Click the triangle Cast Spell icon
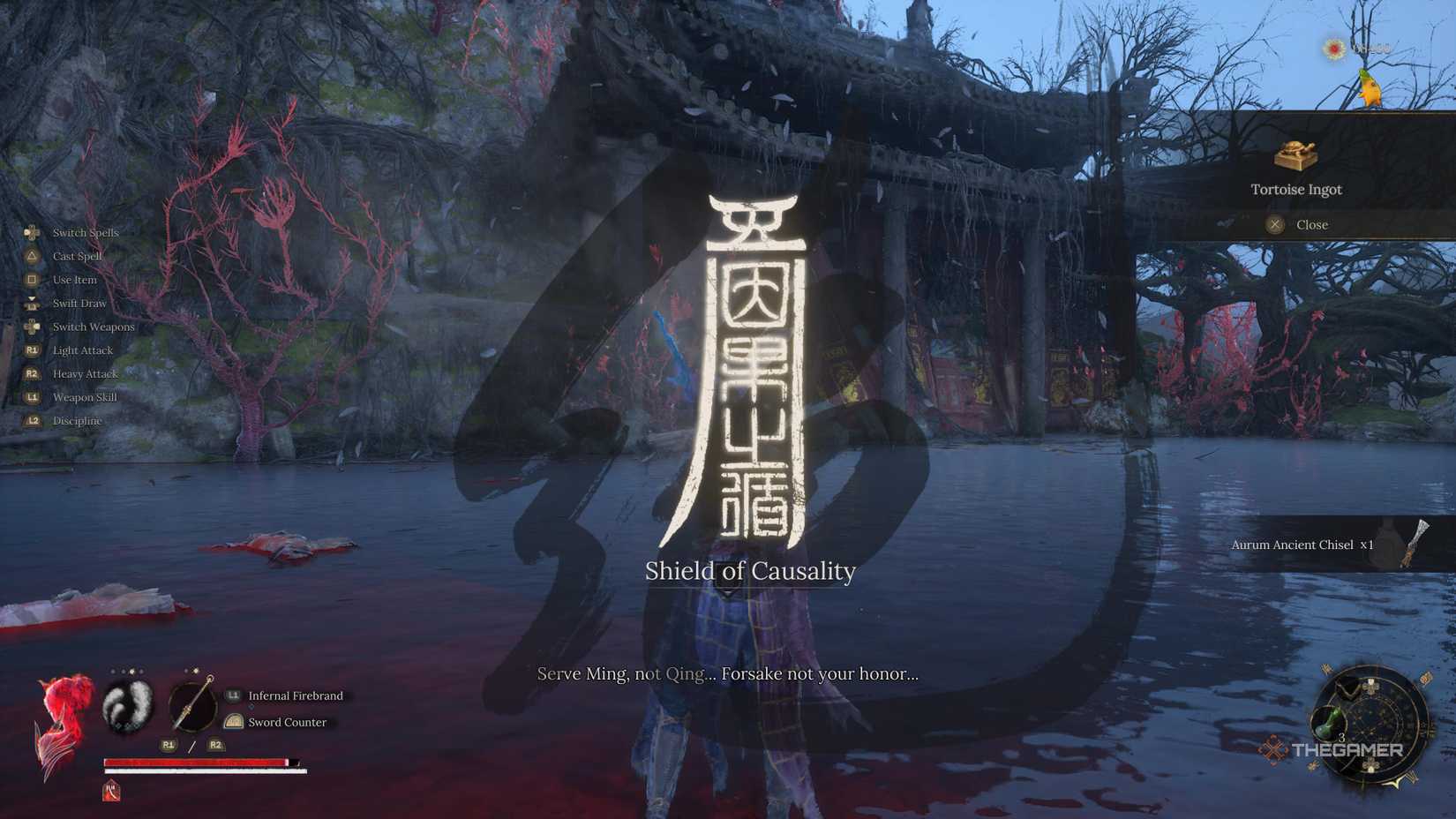The height and width of the screenshot is (819, 1456). coord(32,256)
